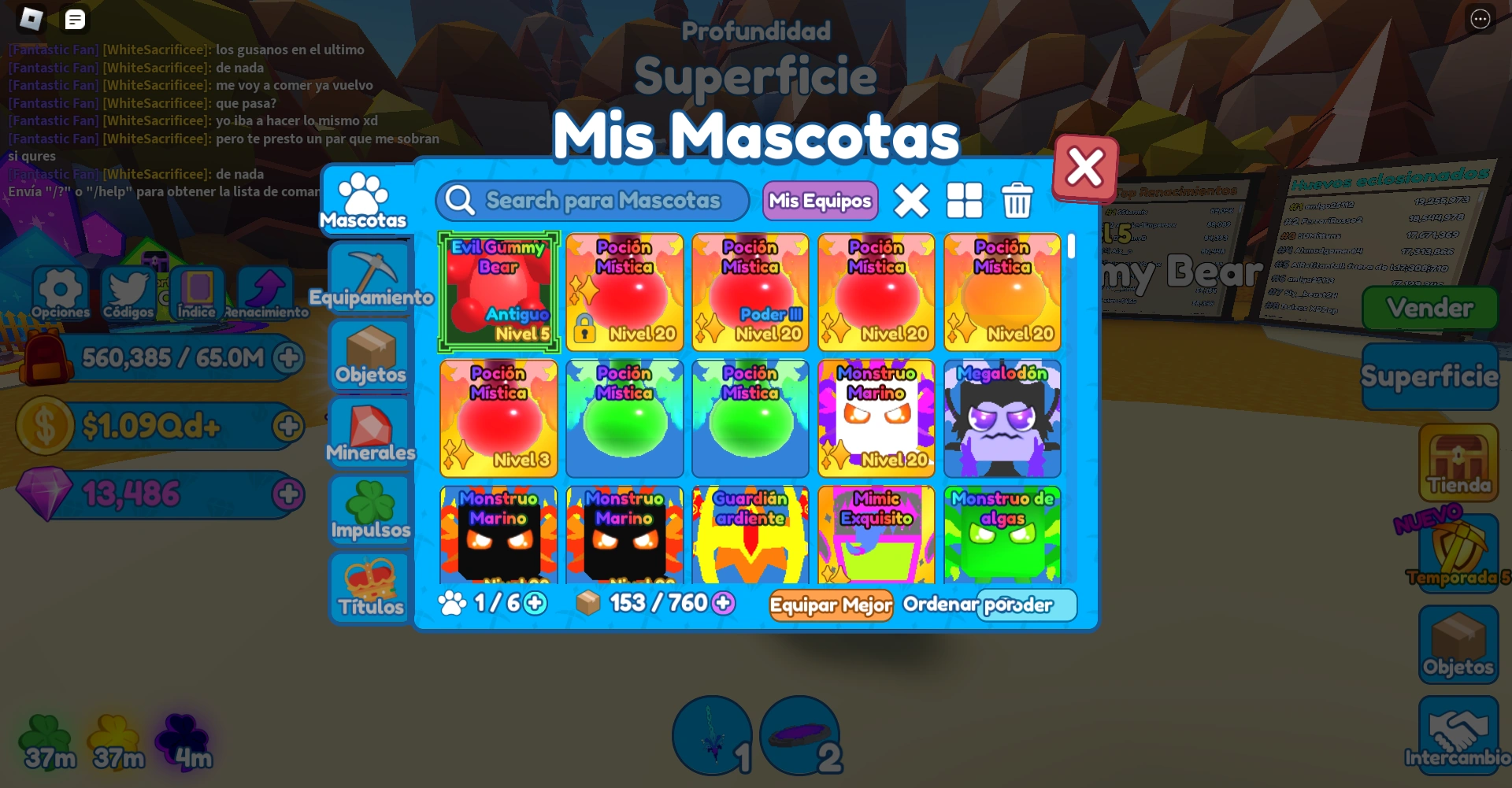Click the Equipar Mejor button
The height and width of the screenshot is (788, 1512).
pyautogui.click(x=830, y=606)
